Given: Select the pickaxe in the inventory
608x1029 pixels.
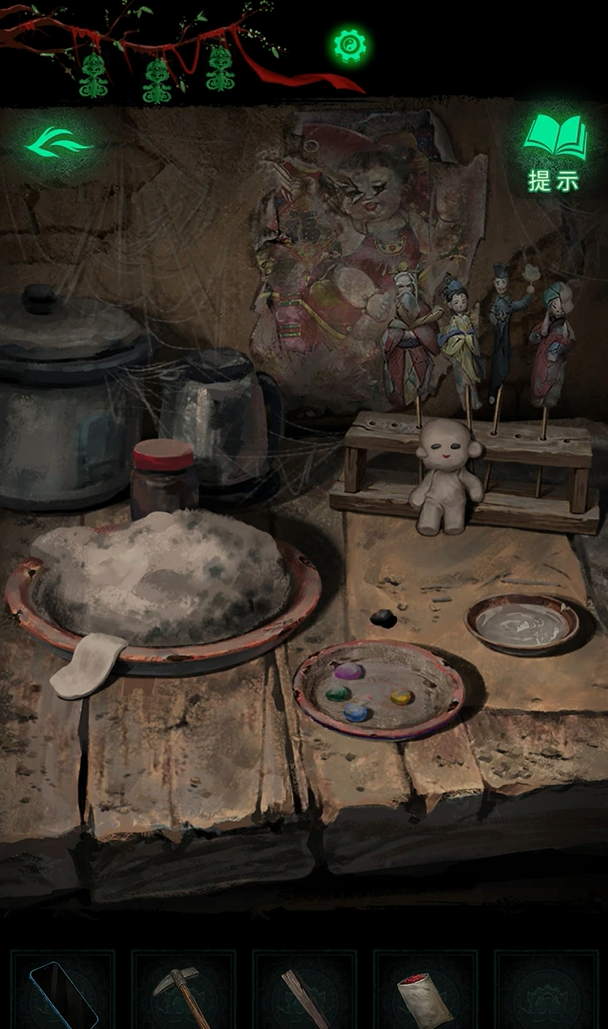Looking at the screenshot, I should 182,992.
